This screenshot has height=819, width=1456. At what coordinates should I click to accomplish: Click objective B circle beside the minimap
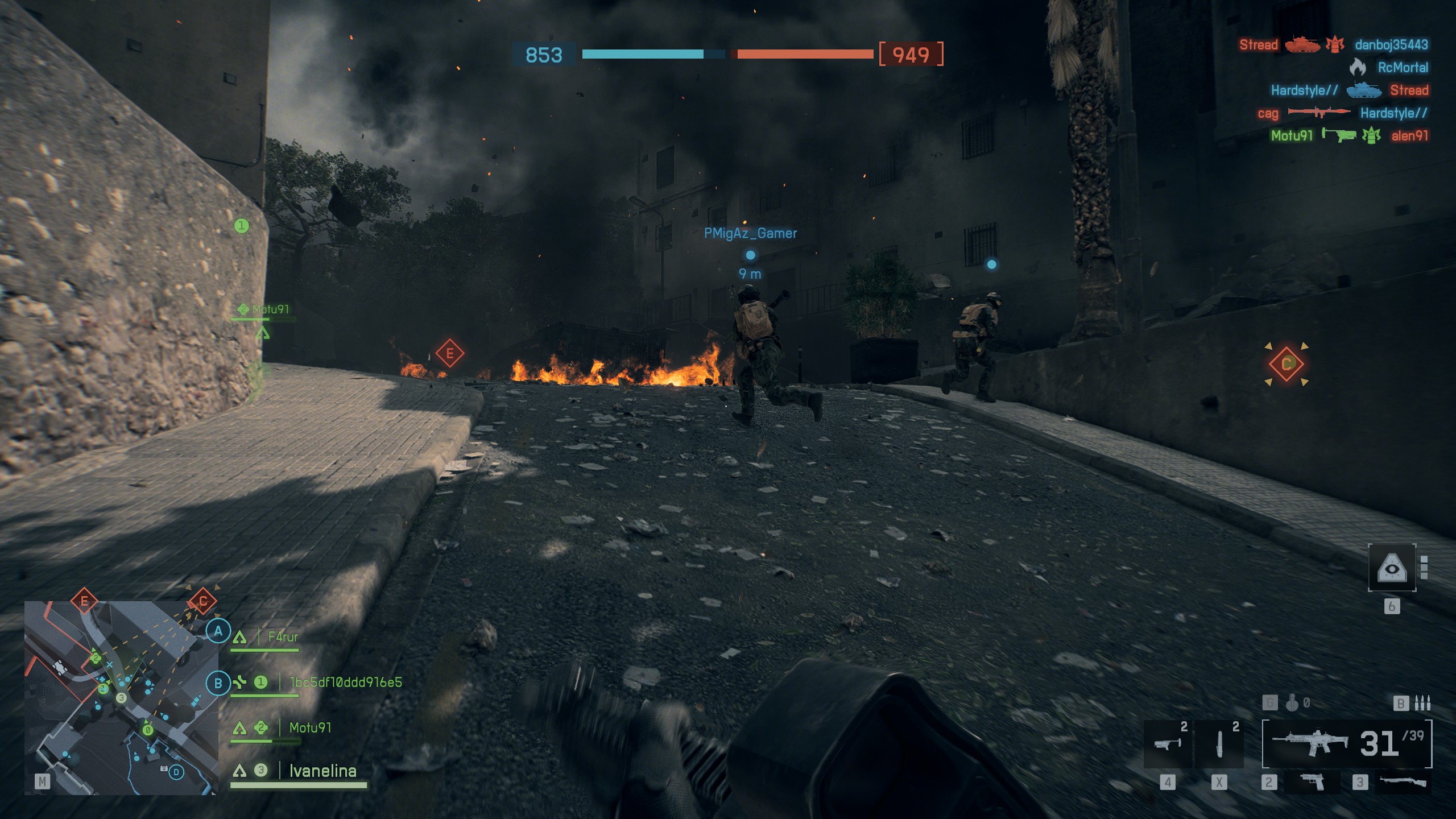[x=218, y=683]
